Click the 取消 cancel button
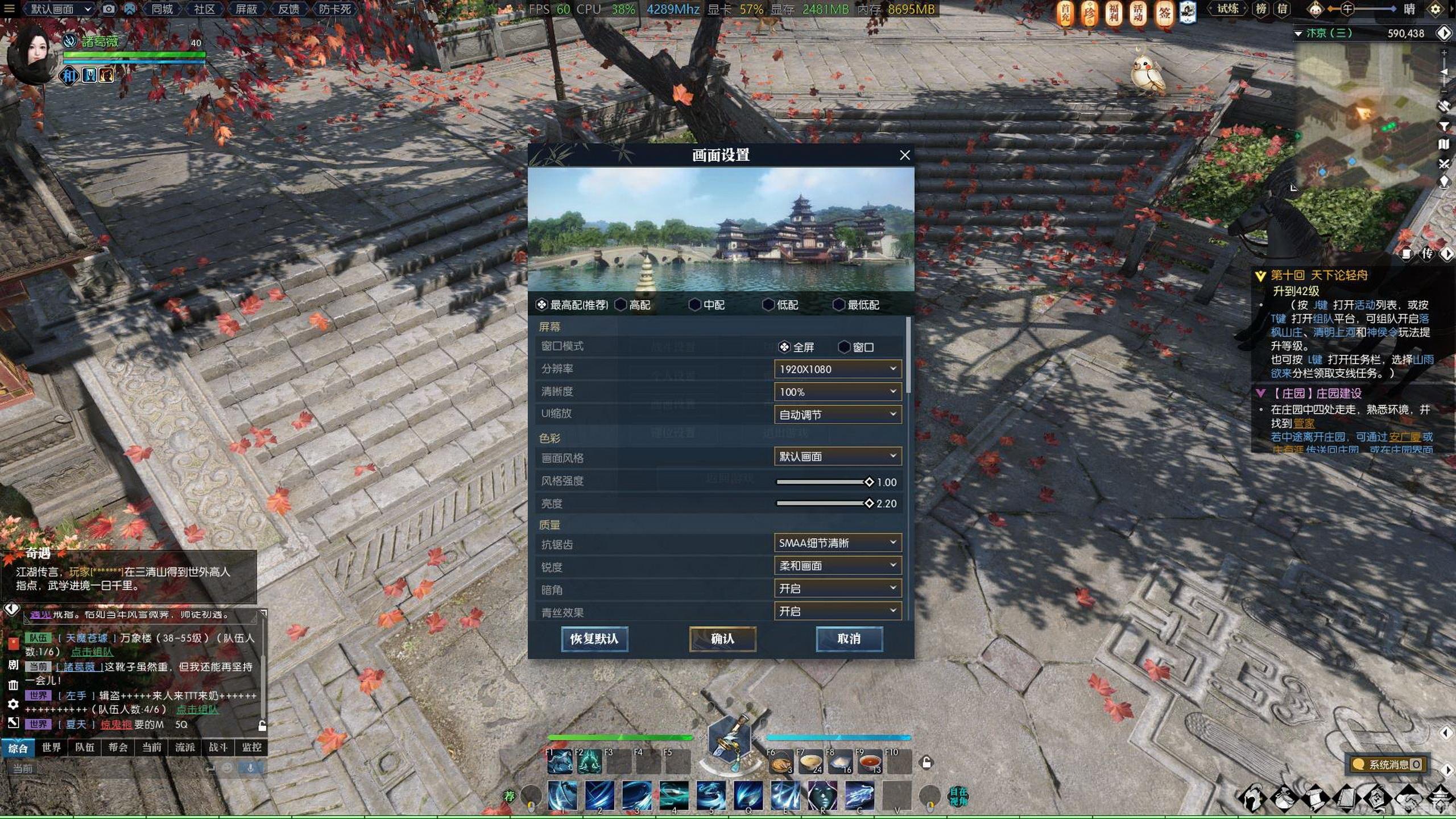The width and height of the screenshot is (1456, 819). point(849,639)
